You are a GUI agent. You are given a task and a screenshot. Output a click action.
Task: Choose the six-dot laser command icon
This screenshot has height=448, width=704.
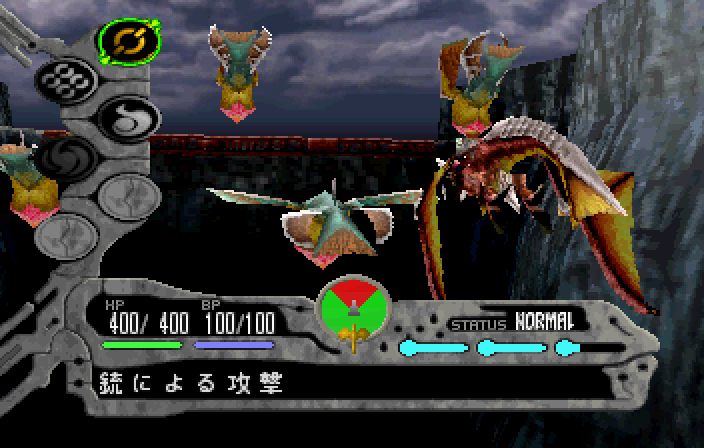62,80
